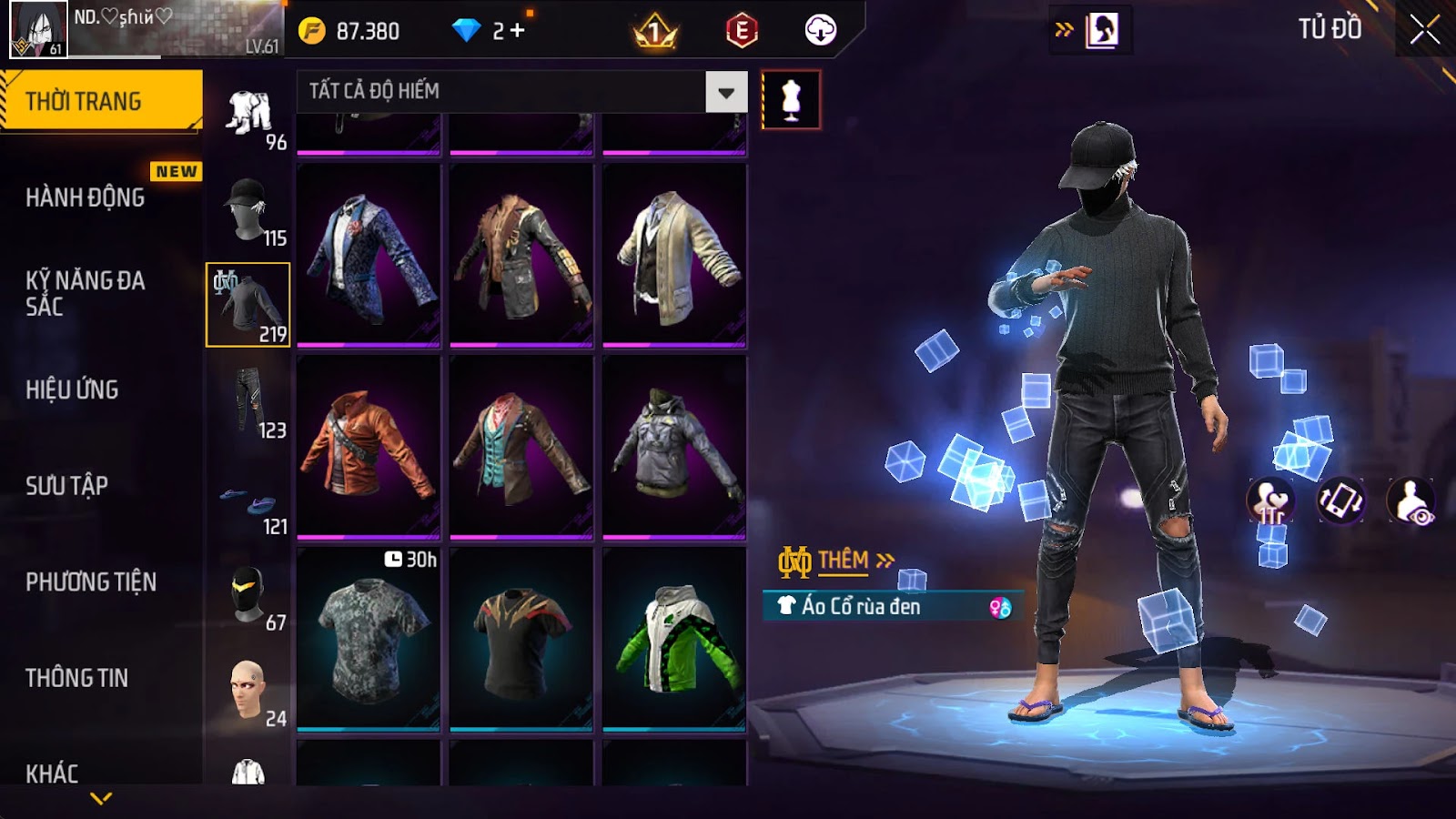Screen dimensions: 1456x819
Task: Switch to Kỹ Năng Đa Sắc tab
Action: tap(86, 293)
